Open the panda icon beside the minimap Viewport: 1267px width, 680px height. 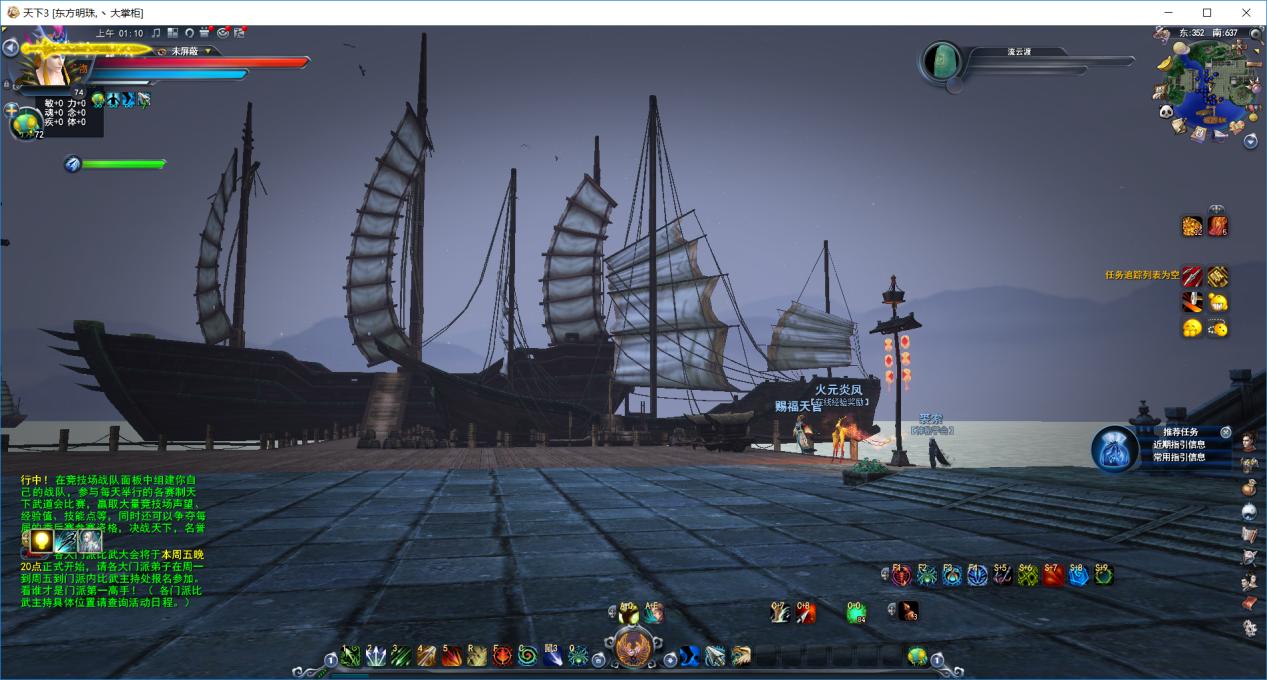click(1166, 112)
